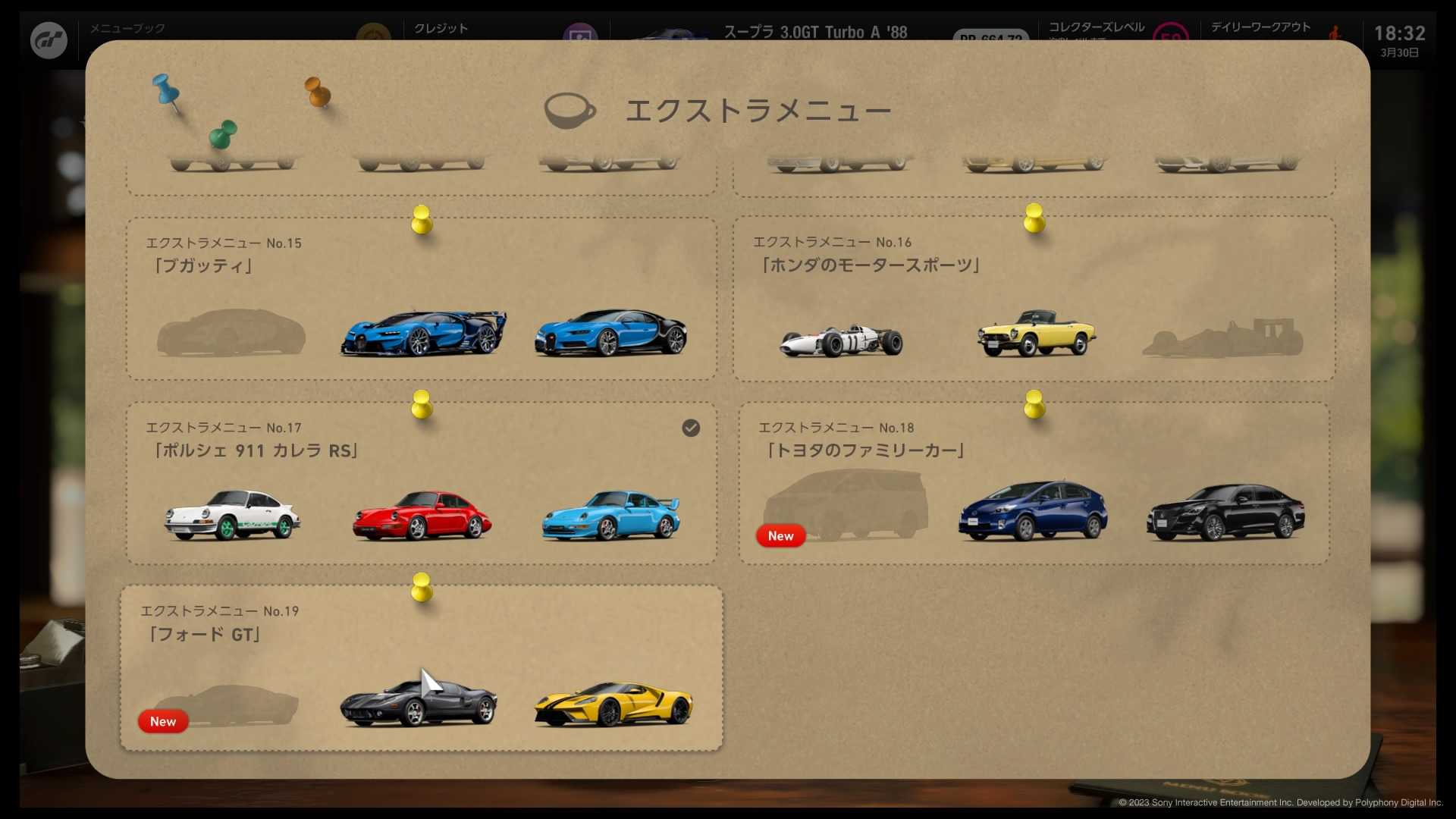1456x819 pixels.
Task: Click the completion checkmark on Extra Menu No.17
Action: [690, 428]
